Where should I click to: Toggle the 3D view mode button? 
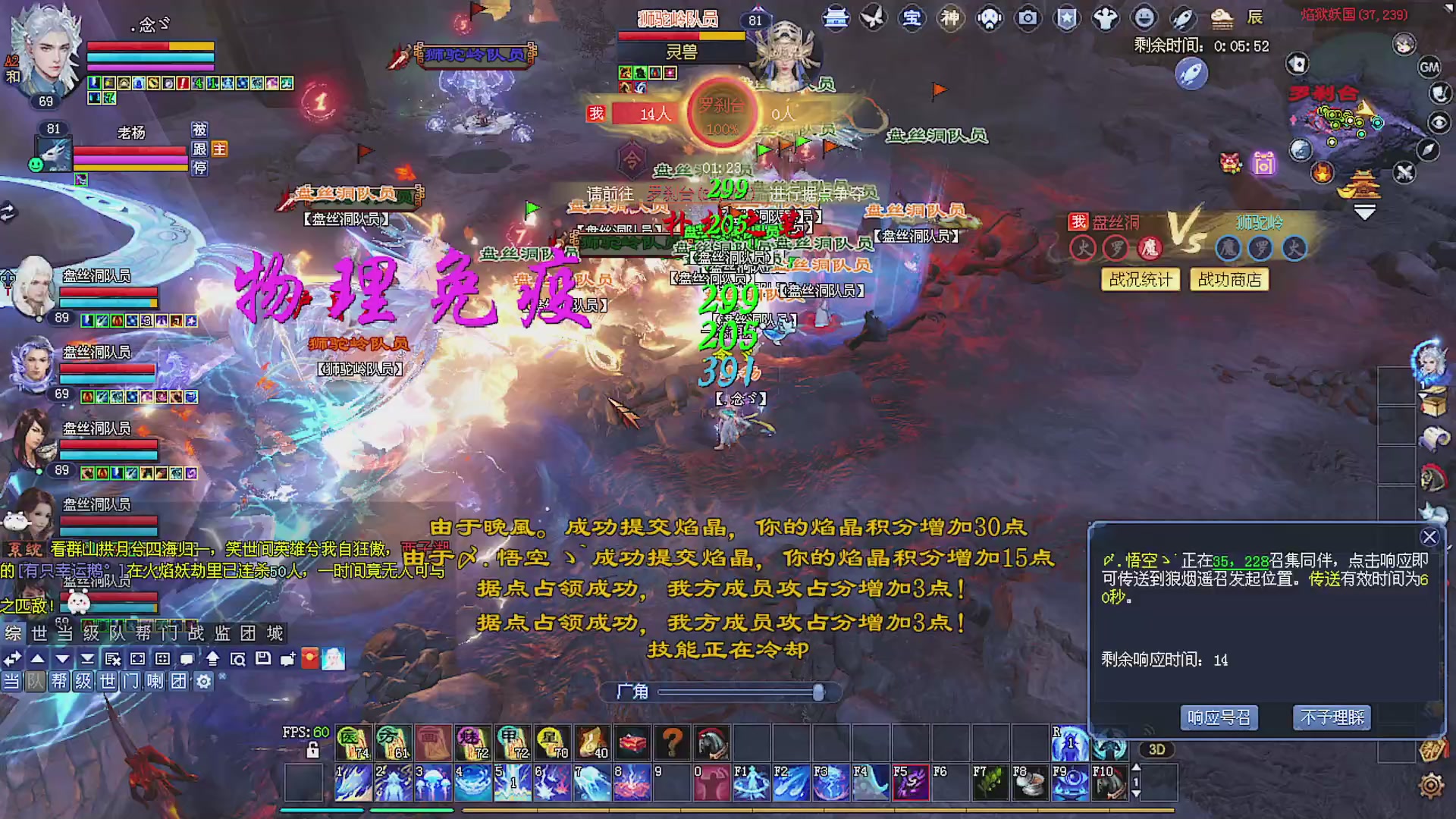[x=1156, y=749]
